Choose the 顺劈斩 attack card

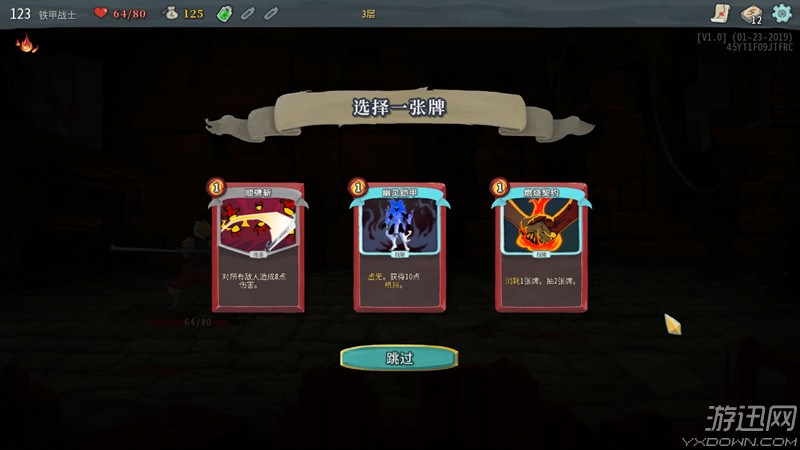(257, 247)
